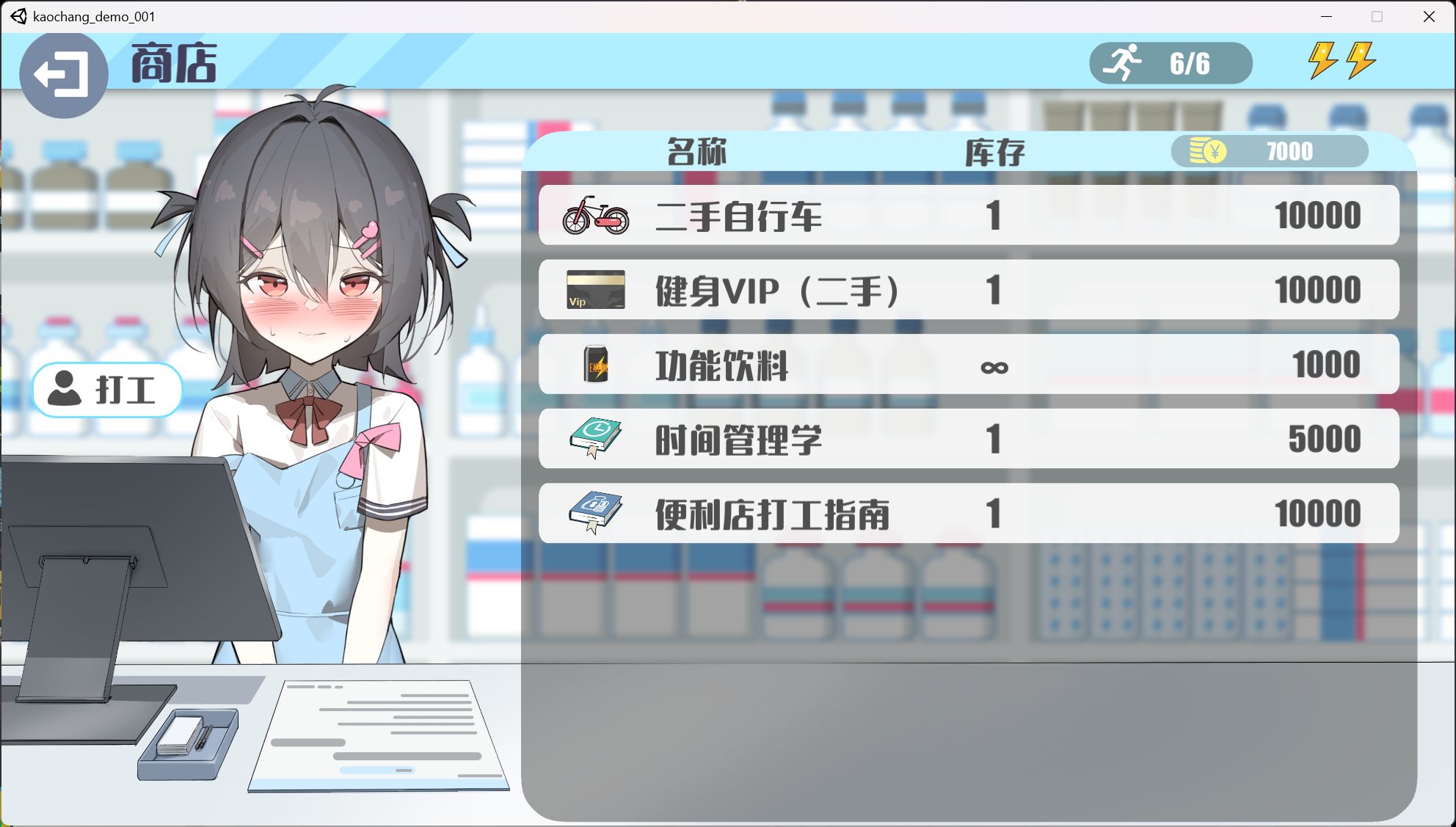Click the 打工 part-time work button
The image size is (1456, 827).
click(x=107, y=390)
